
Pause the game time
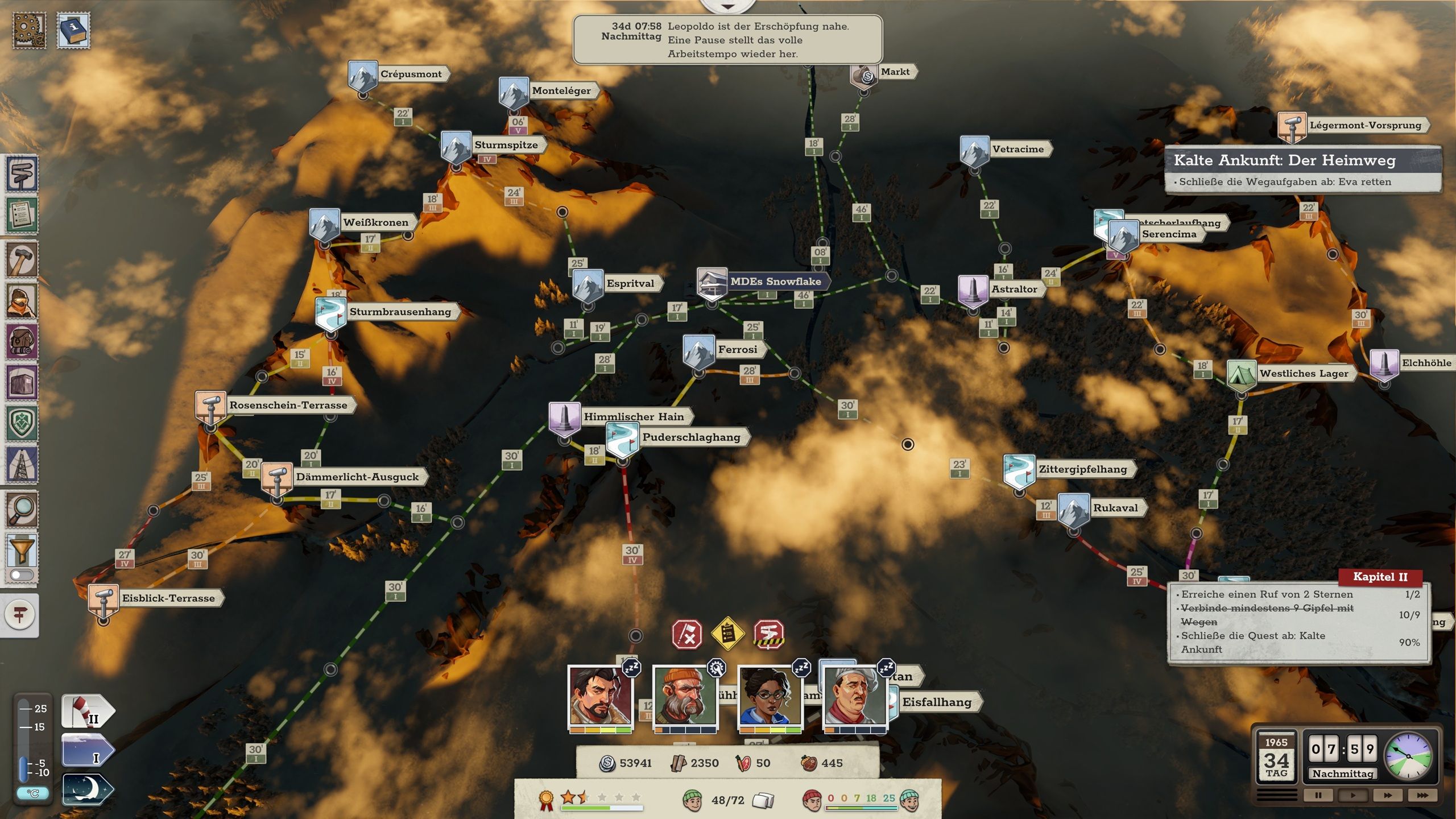point(1318,795)
